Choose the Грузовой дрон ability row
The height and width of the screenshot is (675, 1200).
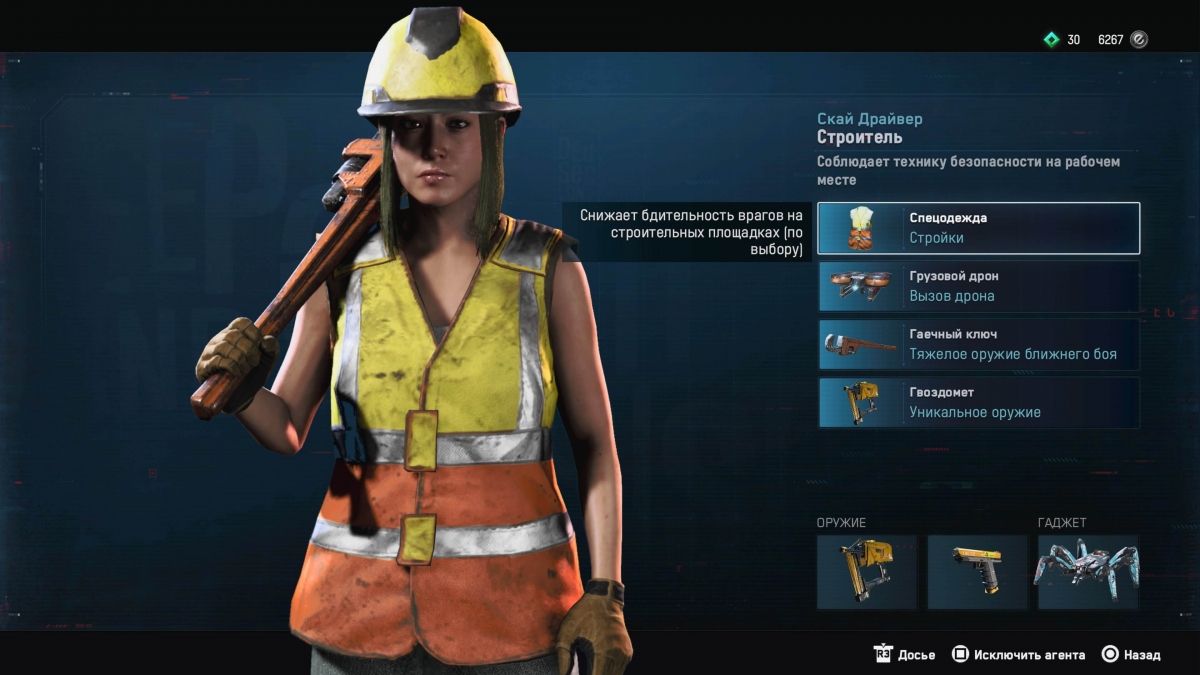(x=978, y=286)
